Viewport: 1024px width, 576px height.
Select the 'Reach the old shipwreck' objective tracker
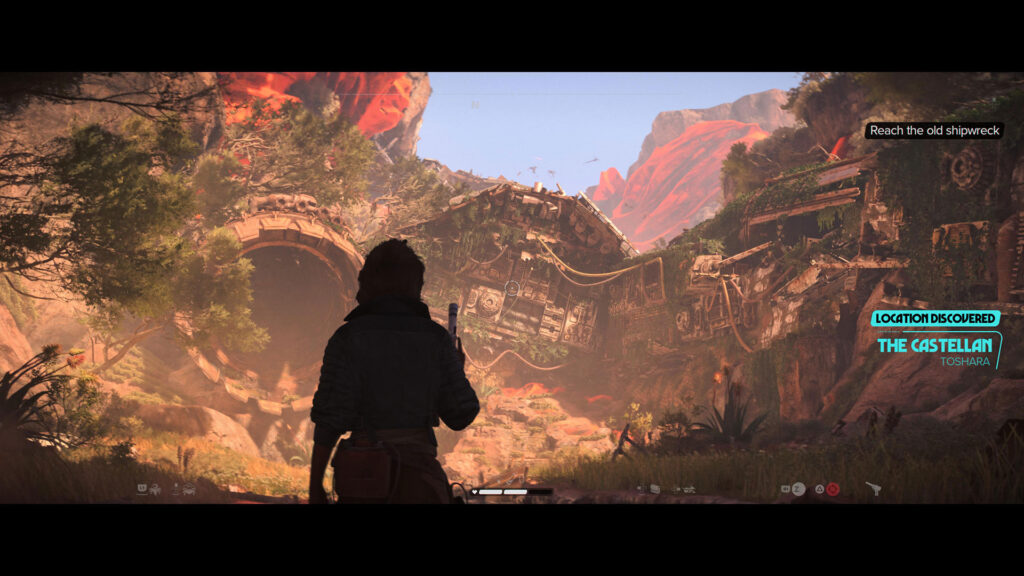[x=934, y=131]
